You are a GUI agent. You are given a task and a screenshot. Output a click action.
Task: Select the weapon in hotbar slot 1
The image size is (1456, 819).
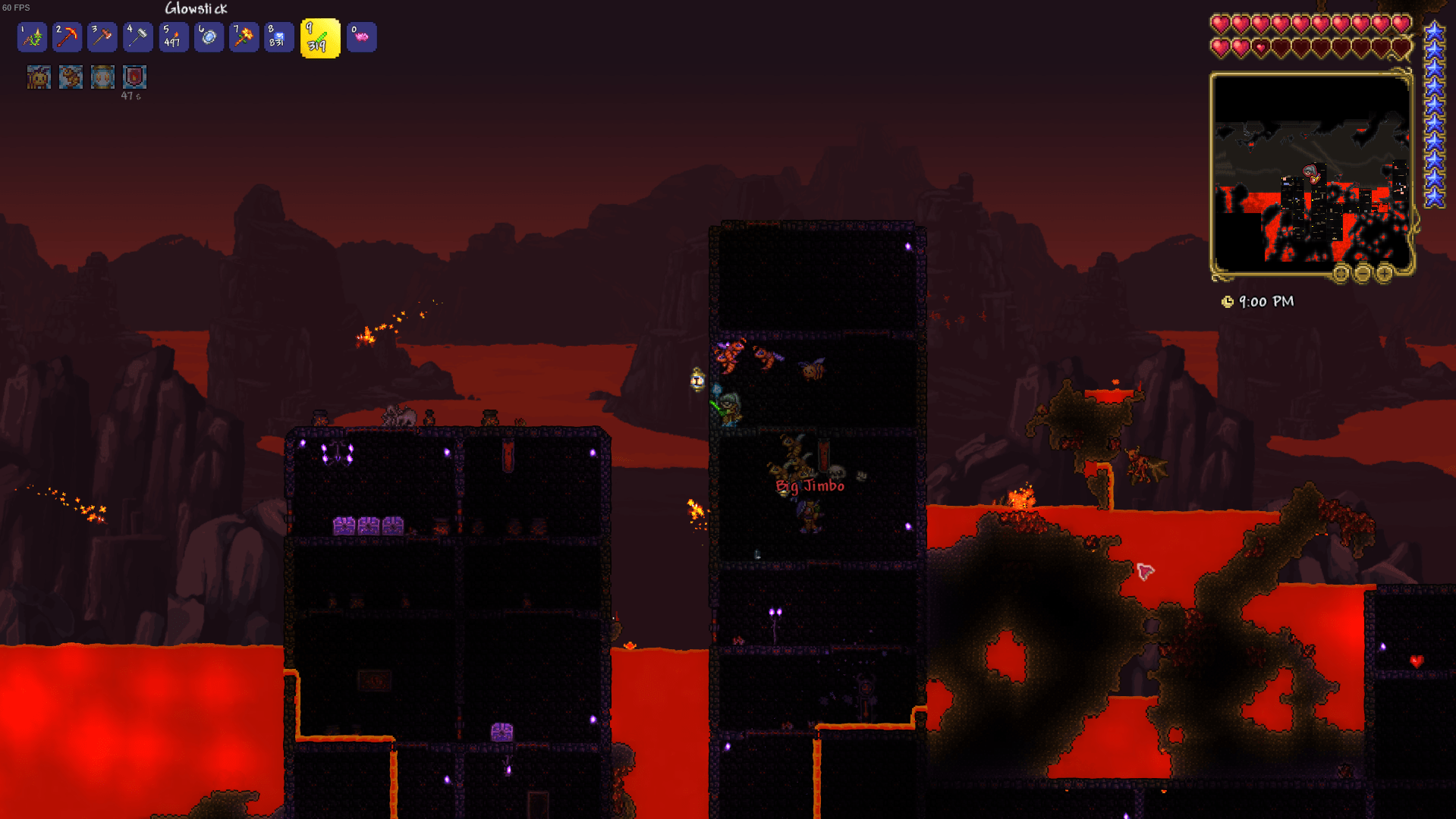pyautogui.click(x=31, y=36)
